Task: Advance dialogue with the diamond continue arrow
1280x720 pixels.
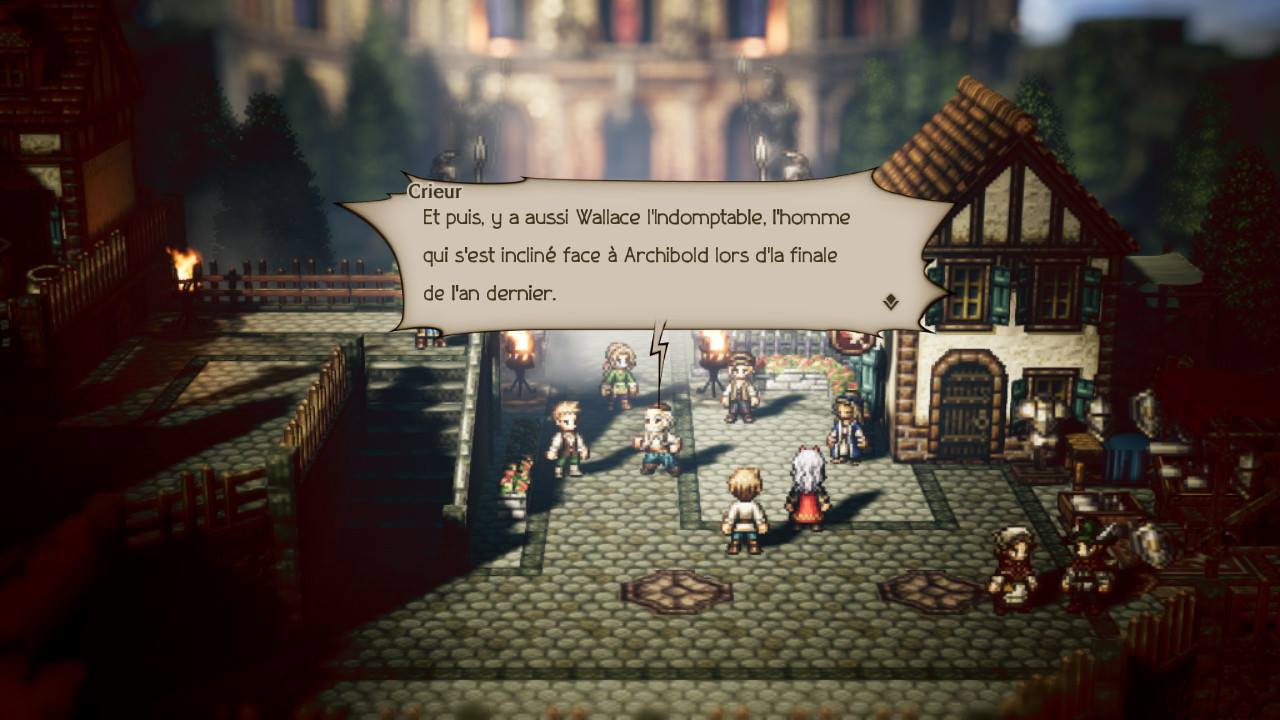Action: 890,302
